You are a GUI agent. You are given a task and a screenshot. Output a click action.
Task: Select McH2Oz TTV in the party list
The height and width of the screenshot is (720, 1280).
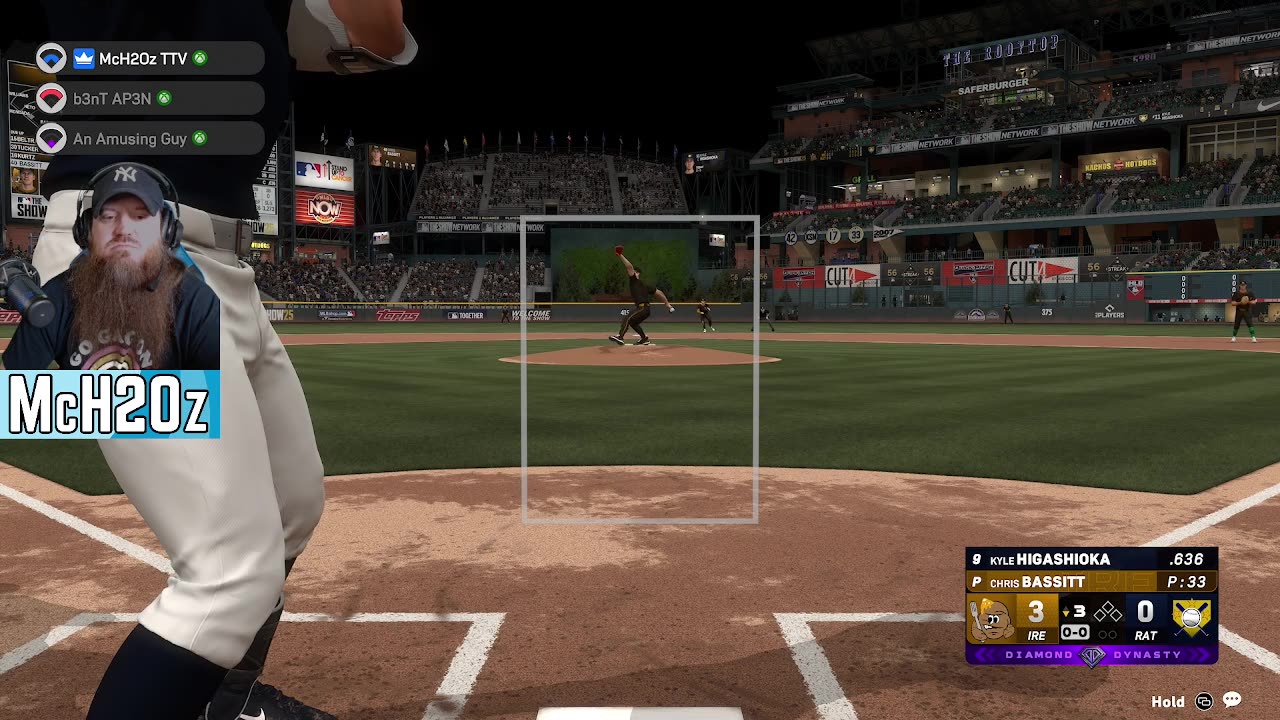tap(143, 59)
